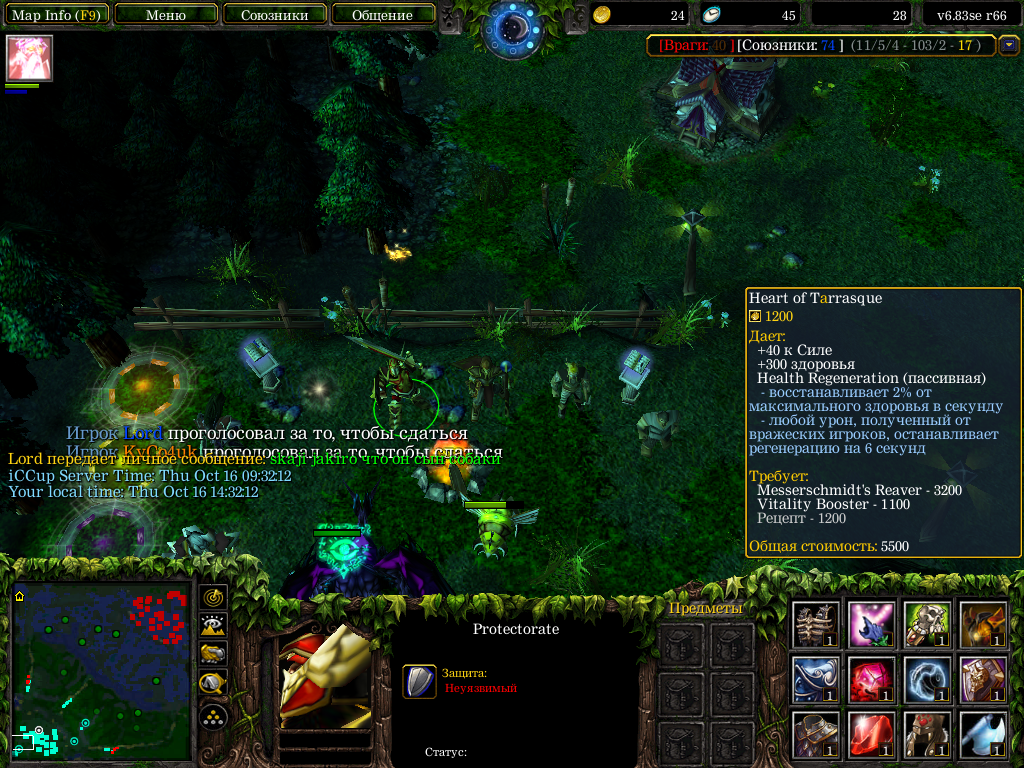Buy the blue ornate armor shop item
Screen dimensions: 1024x768
pyautogui.click(x=816, y=679)
